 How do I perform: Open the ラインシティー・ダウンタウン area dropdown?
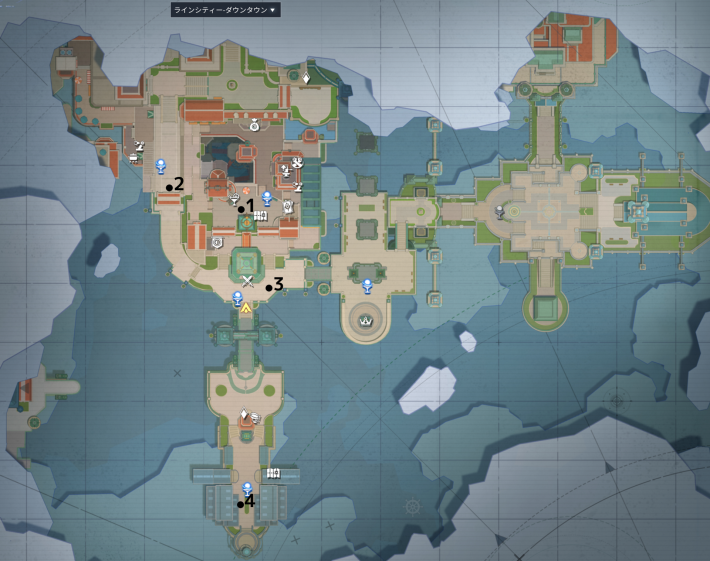[x=225, y=10]
